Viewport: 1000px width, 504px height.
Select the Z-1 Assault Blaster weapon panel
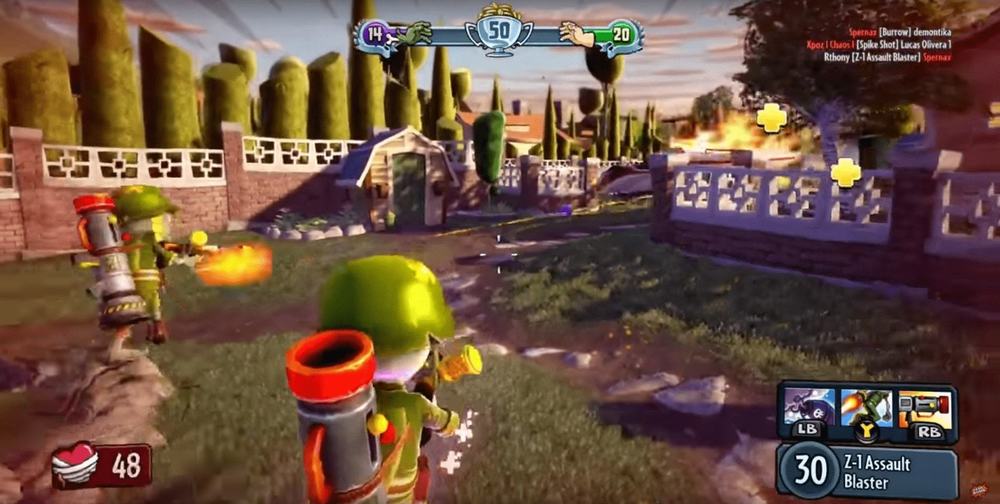[x=866, y=471]
